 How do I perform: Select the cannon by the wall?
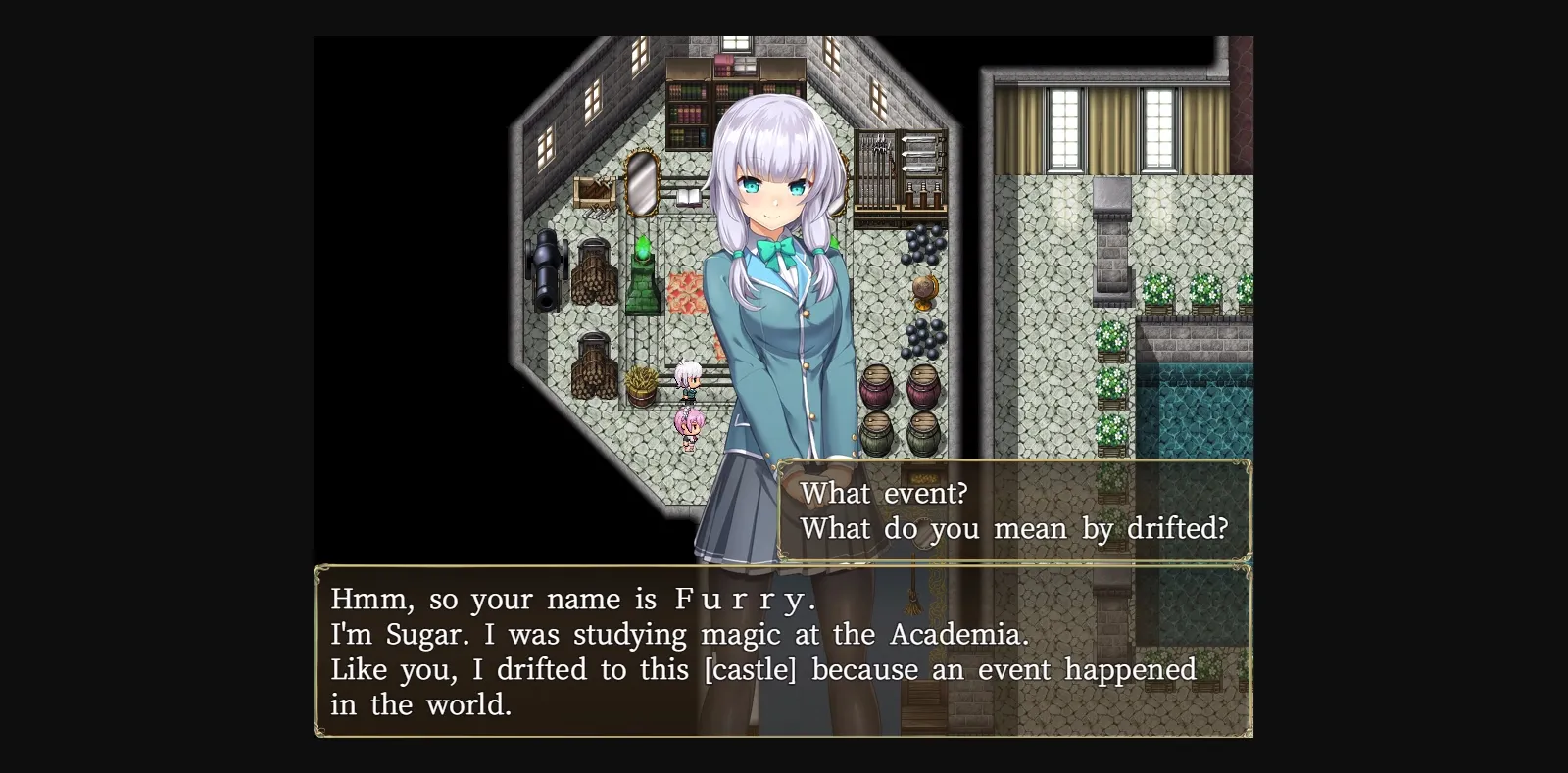click(x=544, y=269)
